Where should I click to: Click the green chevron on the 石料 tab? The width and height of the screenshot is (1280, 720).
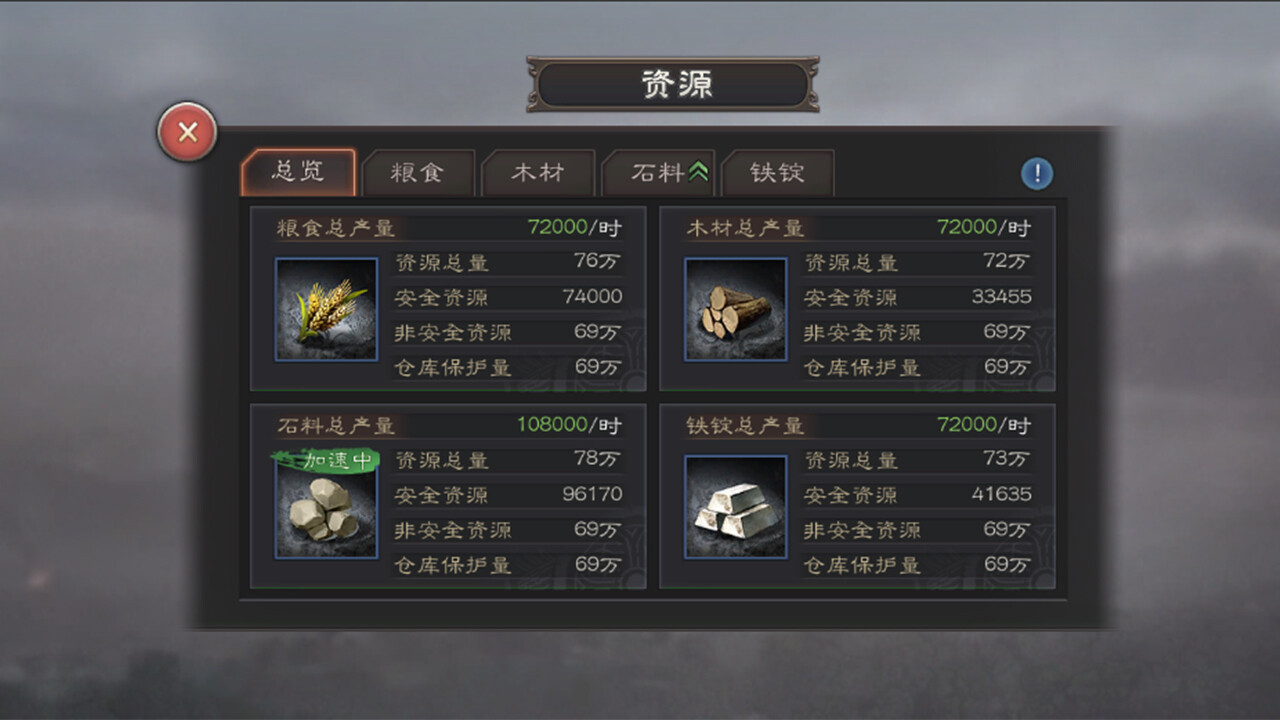pyautogui.click(x=698, y=168)
